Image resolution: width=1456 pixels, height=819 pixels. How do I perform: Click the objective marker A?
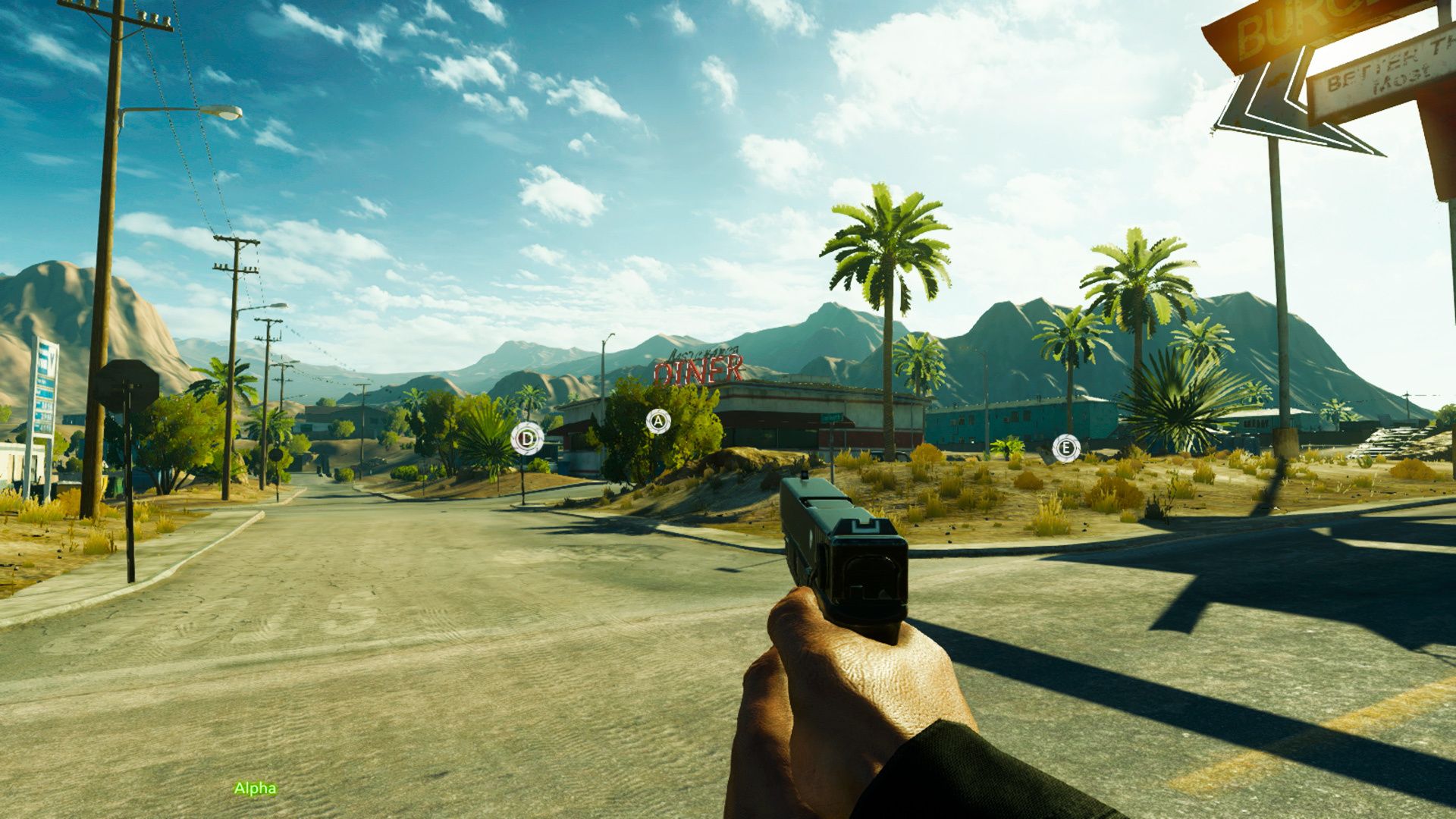point(657,422)
